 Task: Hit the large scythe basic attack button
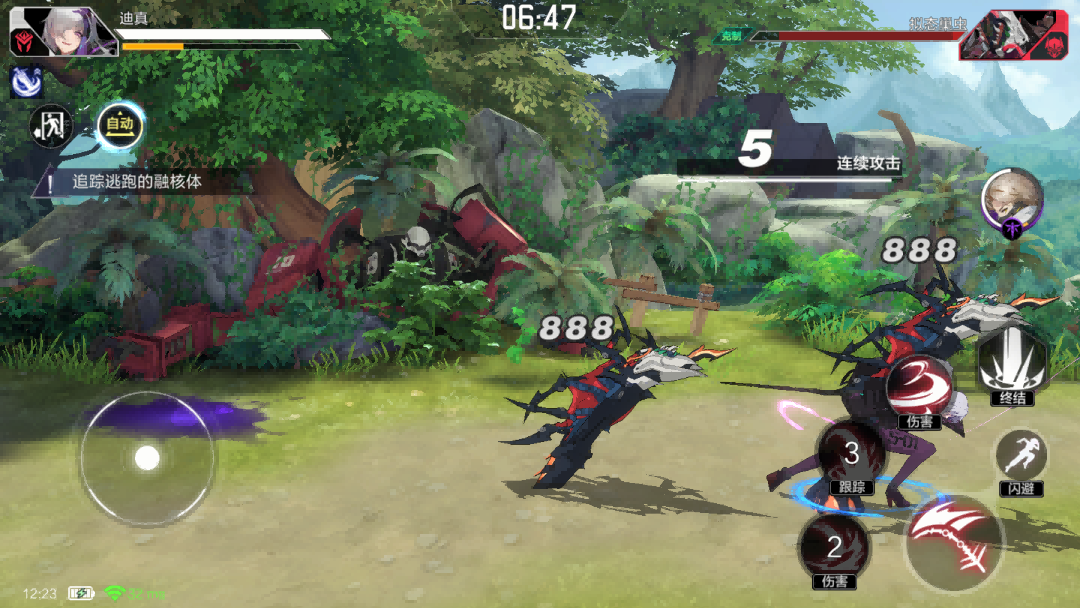point(953,542)
